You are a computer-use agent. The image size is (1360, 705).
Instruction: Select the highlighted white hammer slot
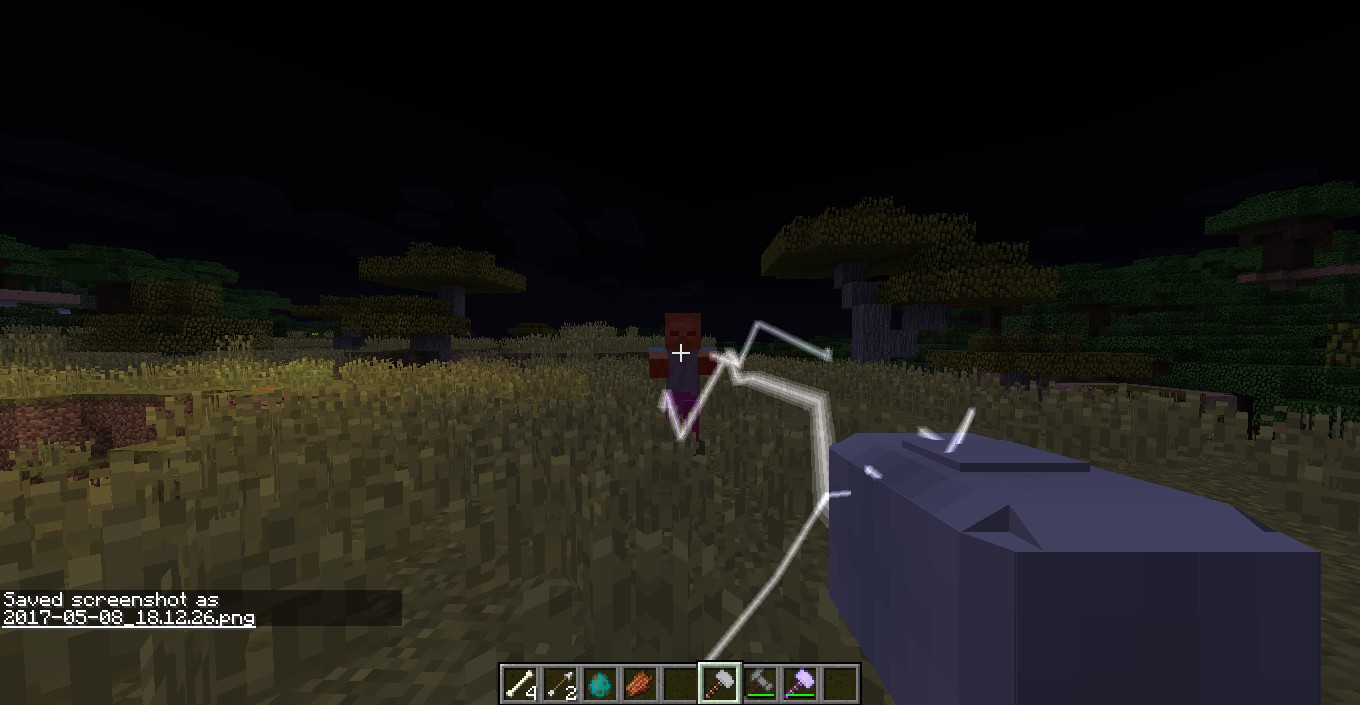pyautogui.click(x=720, y=684)
